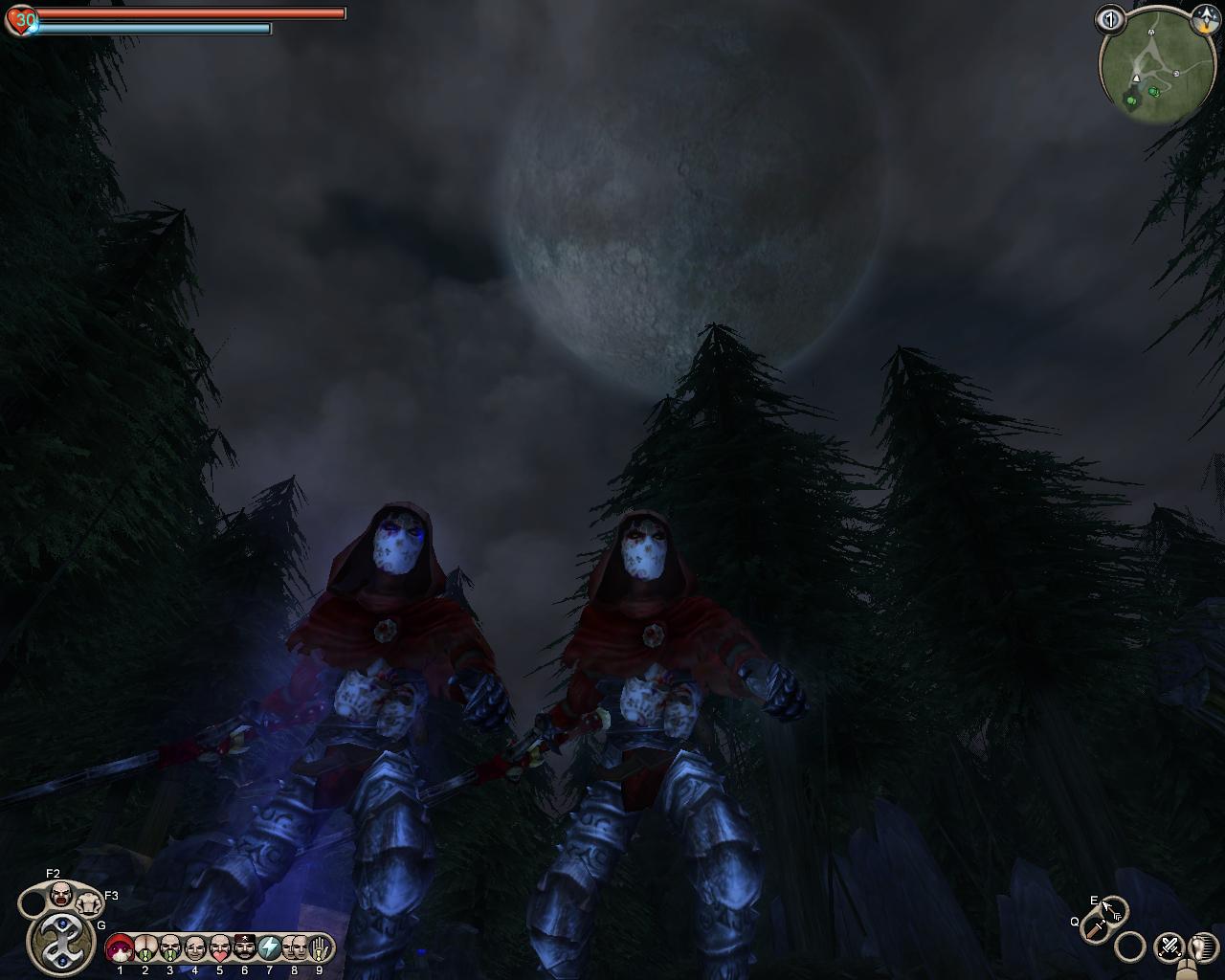The image size is (1225, 980).
Task: Activate the lightning bolt spell
Action: 269,948
